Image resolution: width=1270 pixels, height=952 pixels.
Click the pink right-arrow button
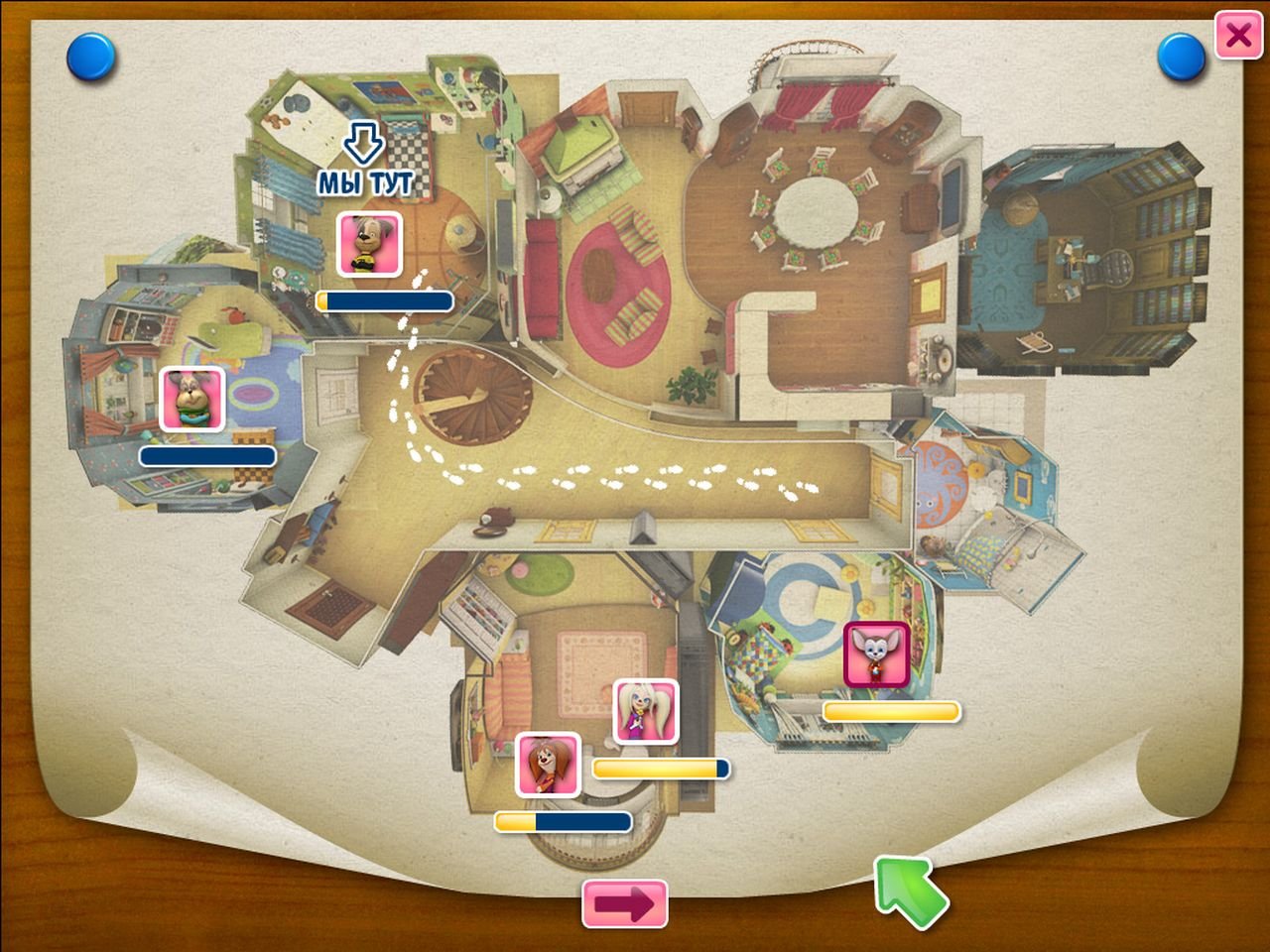pyautogui.click(x=625, y=903)
